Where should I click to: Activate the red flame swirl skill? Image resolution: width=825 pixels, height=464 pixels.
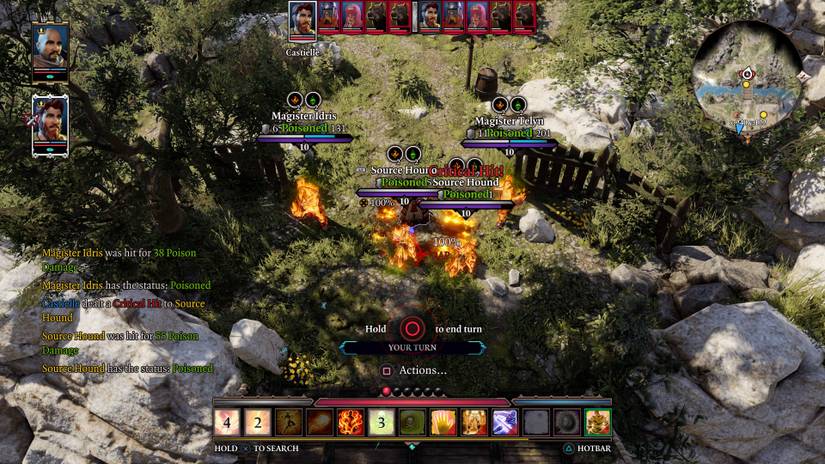coord(350,422)
